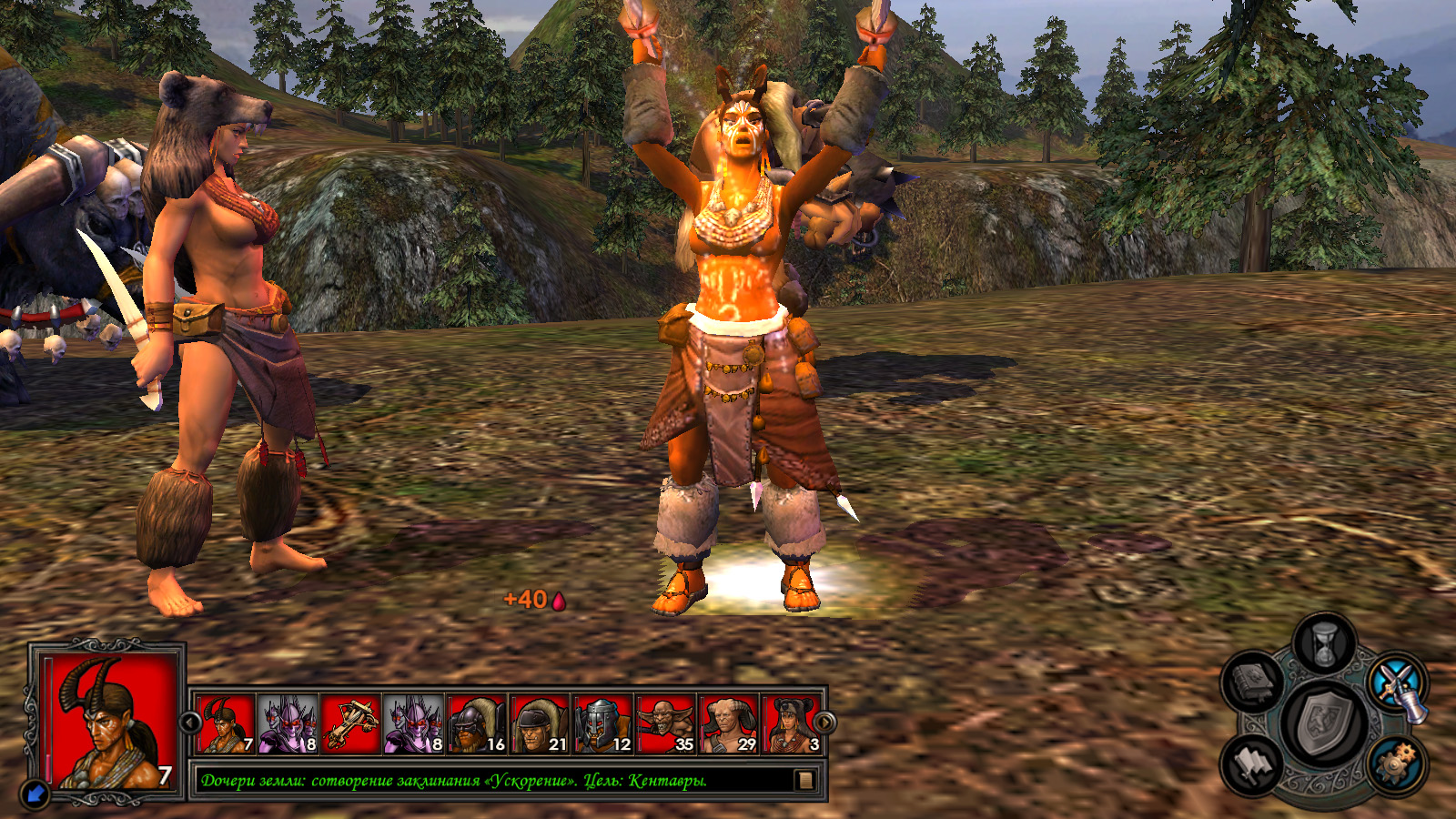Open the spellbook button
This screenshot has width=1456, height=819.
pyautogui.click(x=1252, y=681)
